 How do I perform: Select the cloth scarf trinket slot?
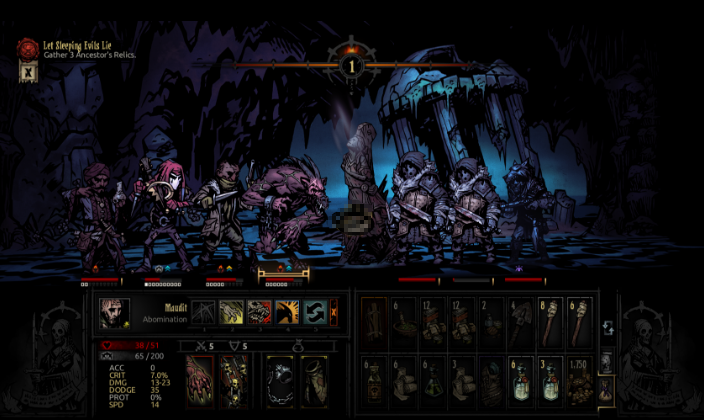click(x=314, y=381)
